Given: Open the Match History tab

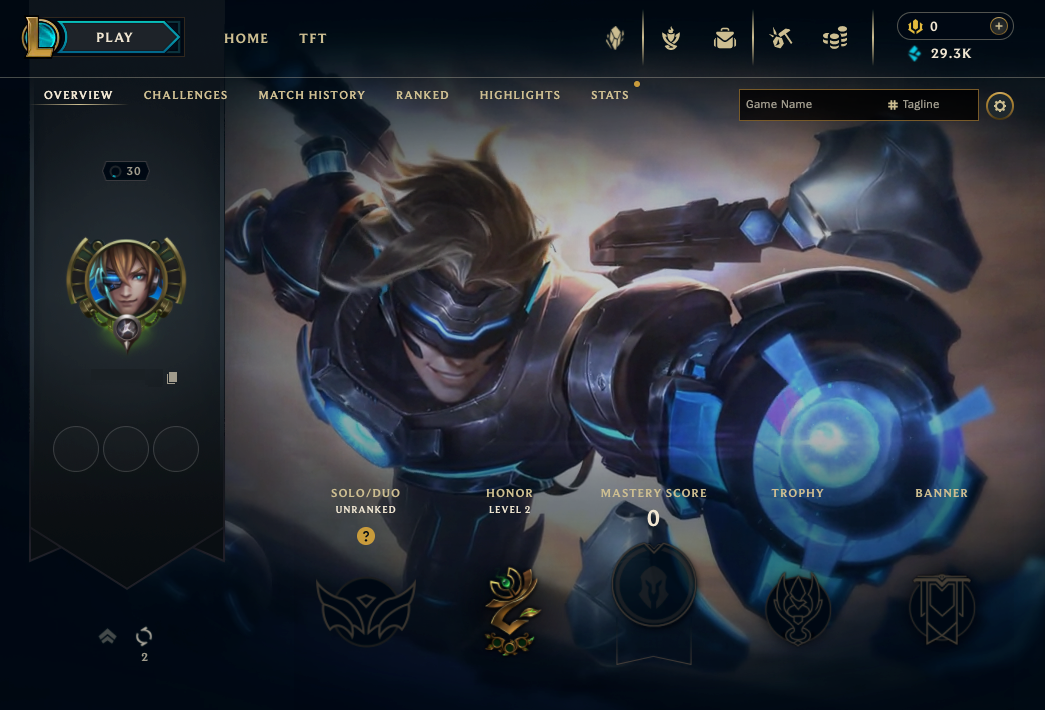Looking at the screenshot, I should click(312, 95).
